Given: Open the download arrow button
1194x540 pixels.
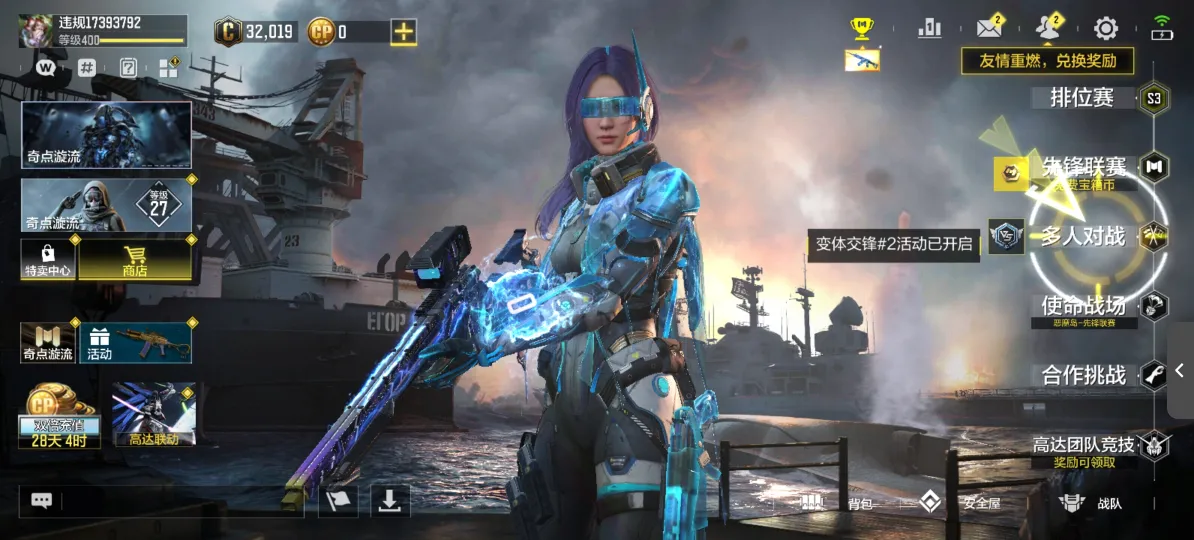Looking at the screenshot, I should point(390,501).
